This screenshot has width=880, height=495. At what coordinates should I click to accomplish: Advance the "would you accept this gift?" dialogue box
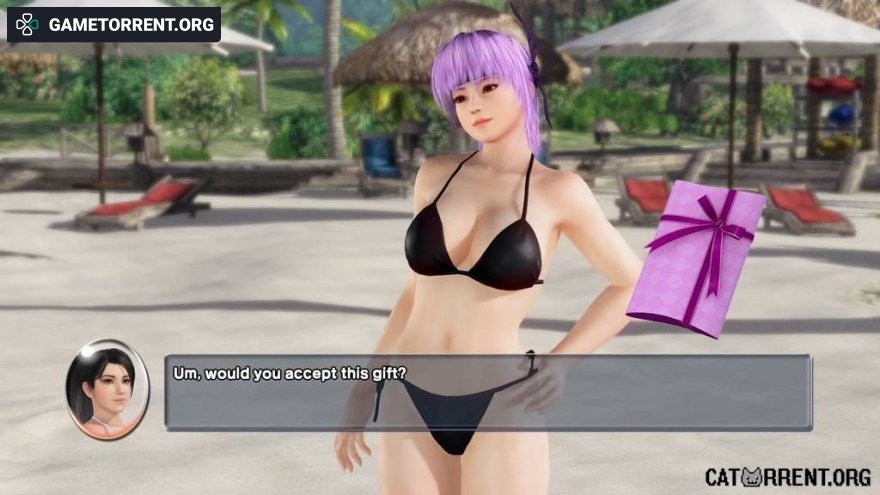pyautogui.click(x=487, y=392)
